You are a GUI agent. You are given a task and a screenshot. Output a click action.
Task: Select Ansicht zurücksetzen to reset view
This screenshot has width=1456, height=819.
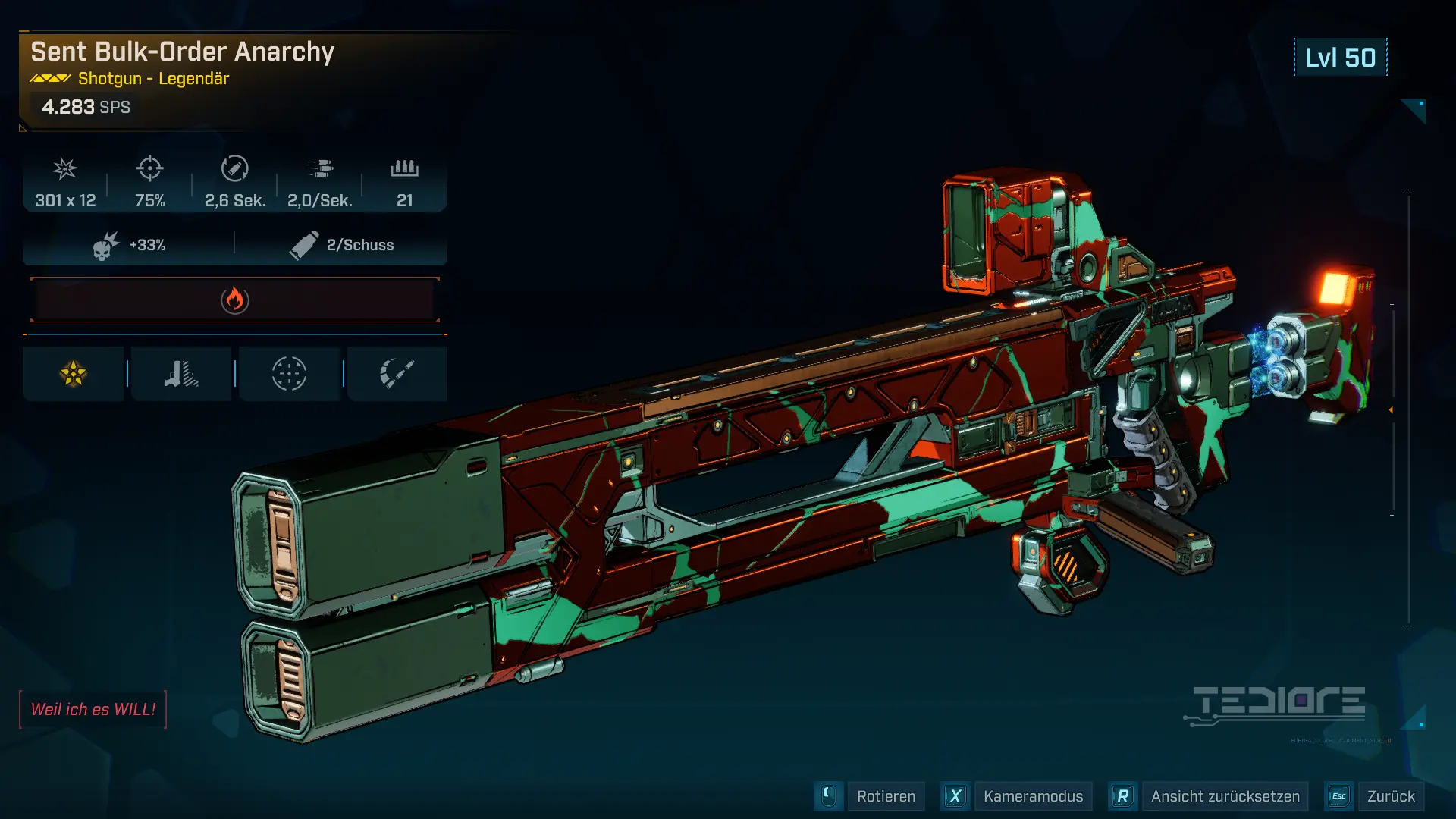1224,796
